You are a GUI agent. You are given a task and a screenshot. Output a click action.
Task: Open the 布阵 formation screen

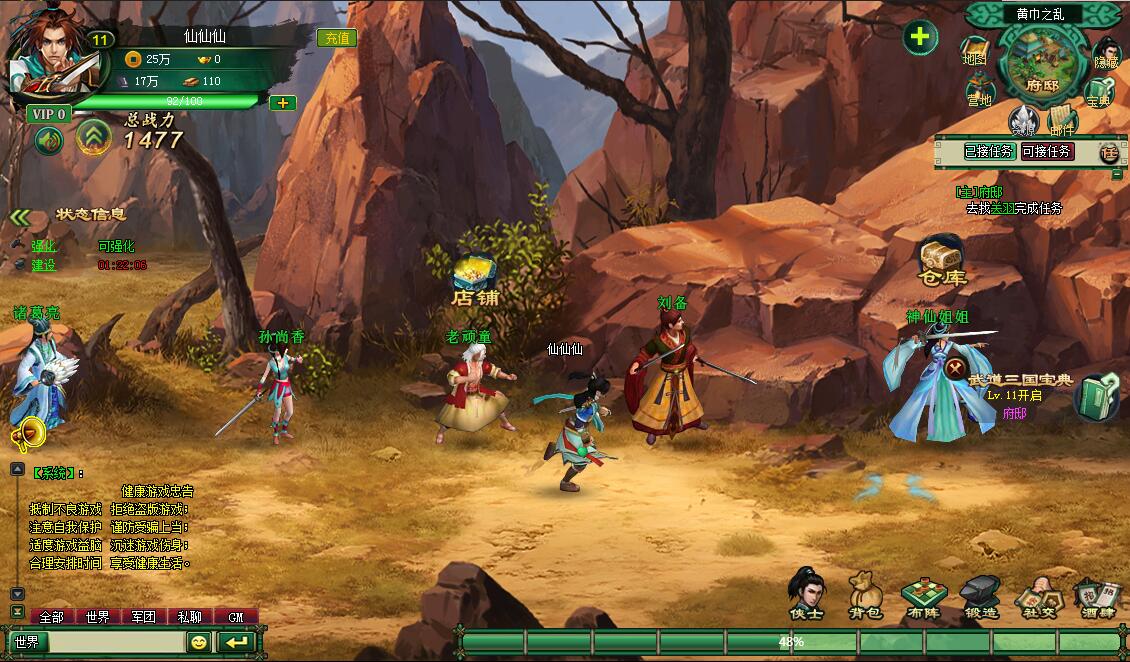(x=922, y=595)
